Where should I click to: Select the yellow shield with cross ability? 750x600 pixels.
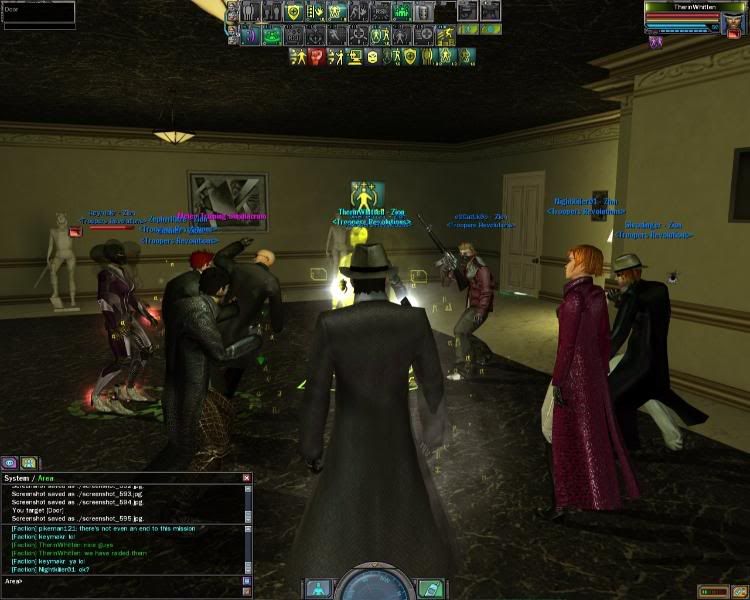click(295, 13)
